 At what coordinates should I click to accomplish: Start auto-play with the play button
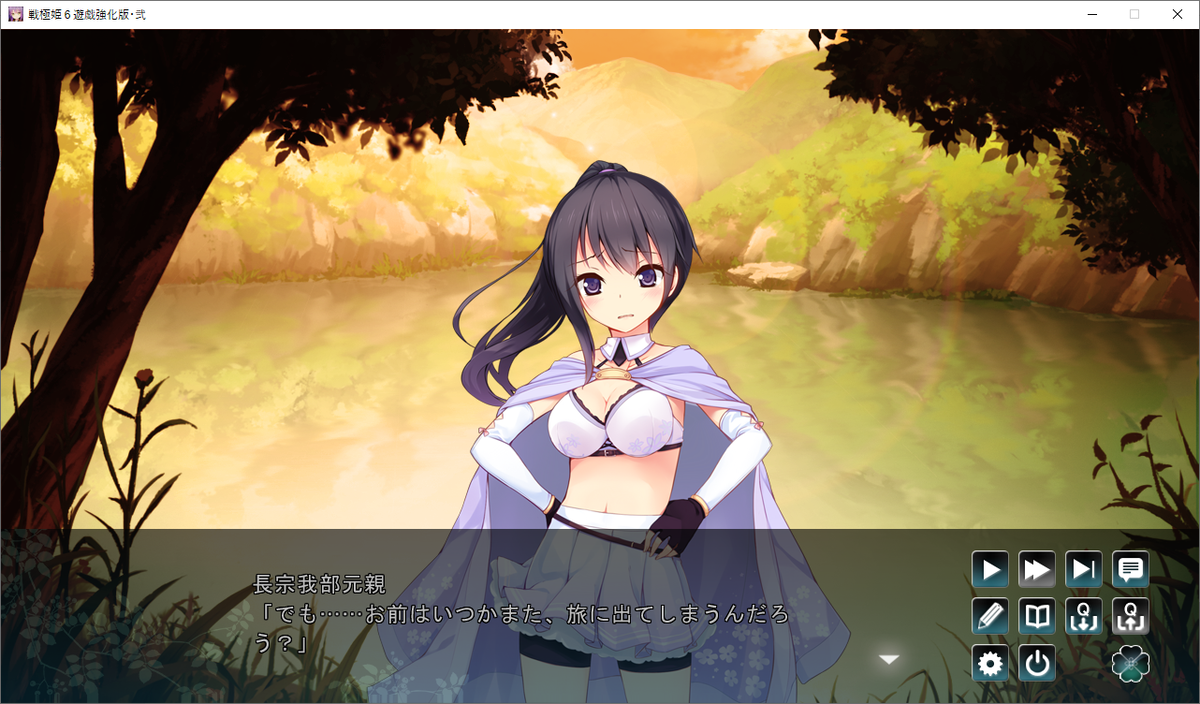point(990,570)
